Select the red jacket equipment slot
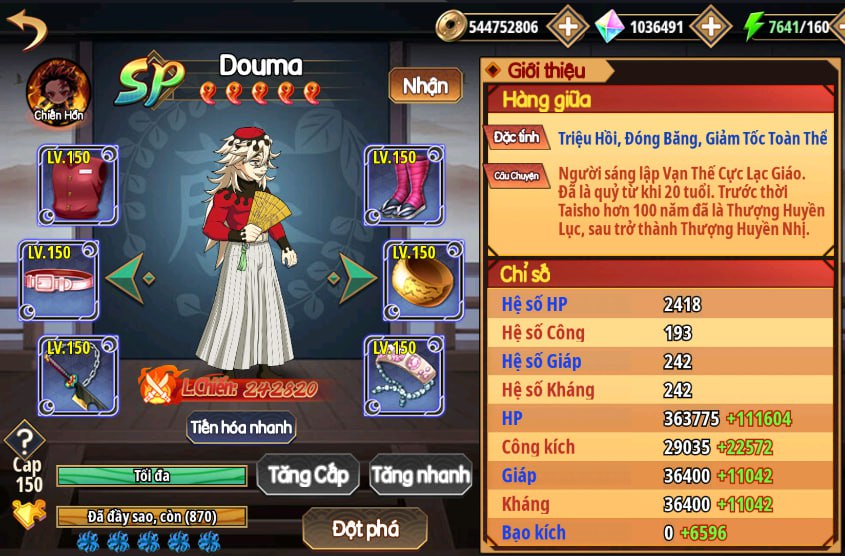 pyautogui.click(x=77, y=185)
